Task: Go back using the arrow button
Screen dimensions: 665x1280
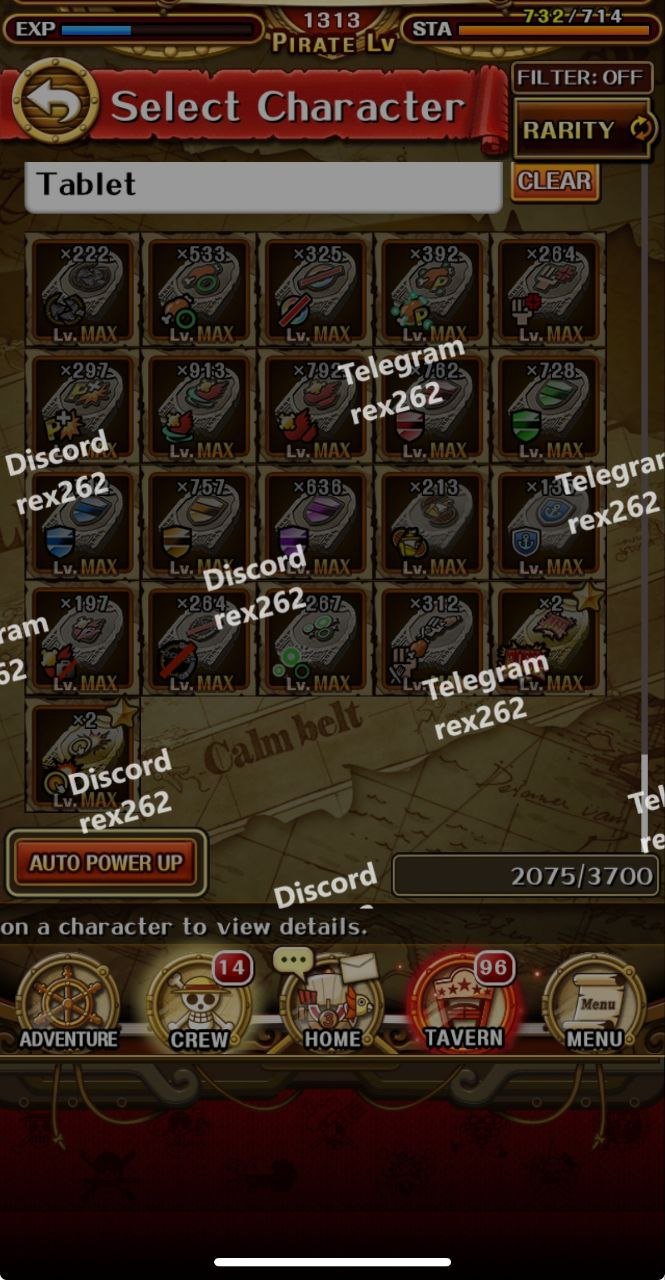Action: (x=55, y=102)
